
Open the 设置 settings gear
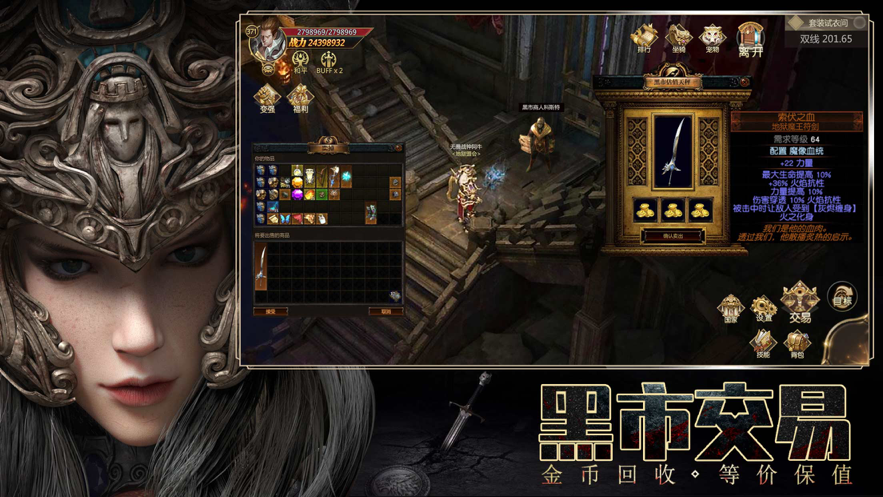pos(765,308)
